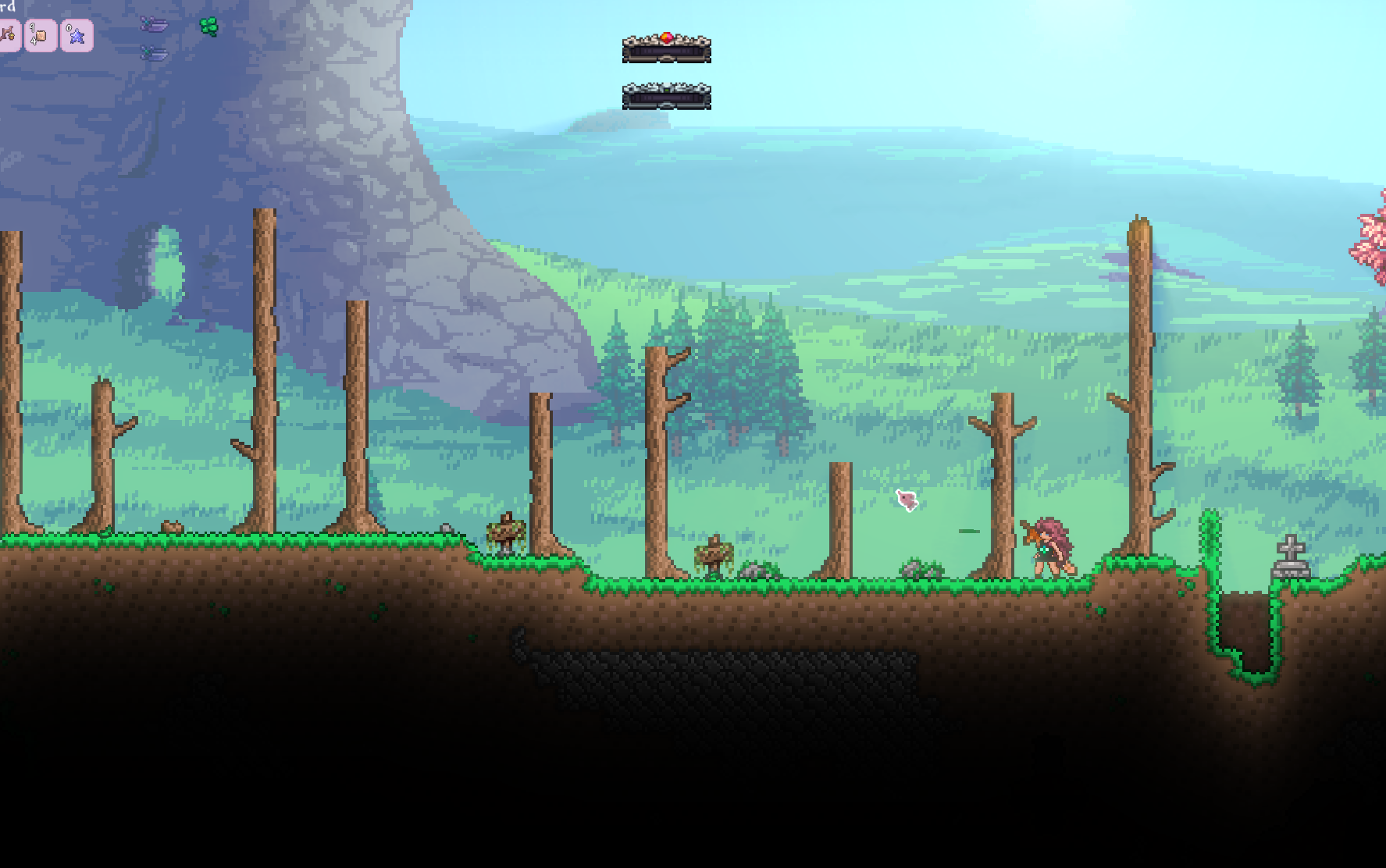This screenshot has width=1386, height=868.
Task: Click the white bunny hopping near the player
Action: pos(906,500)
